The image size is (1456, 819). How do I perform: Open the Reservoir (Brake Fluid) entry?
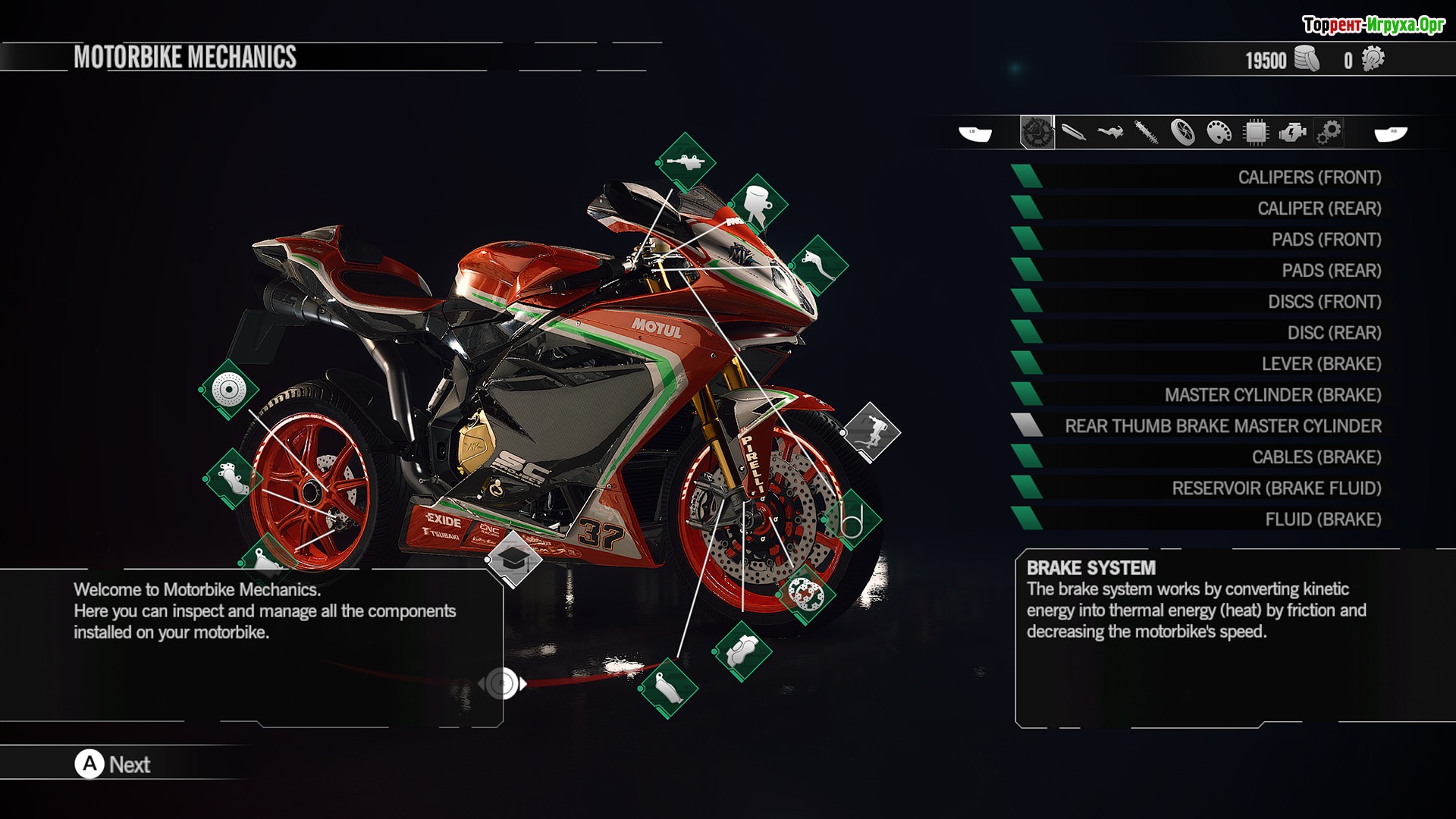[x=1276, y=488]
